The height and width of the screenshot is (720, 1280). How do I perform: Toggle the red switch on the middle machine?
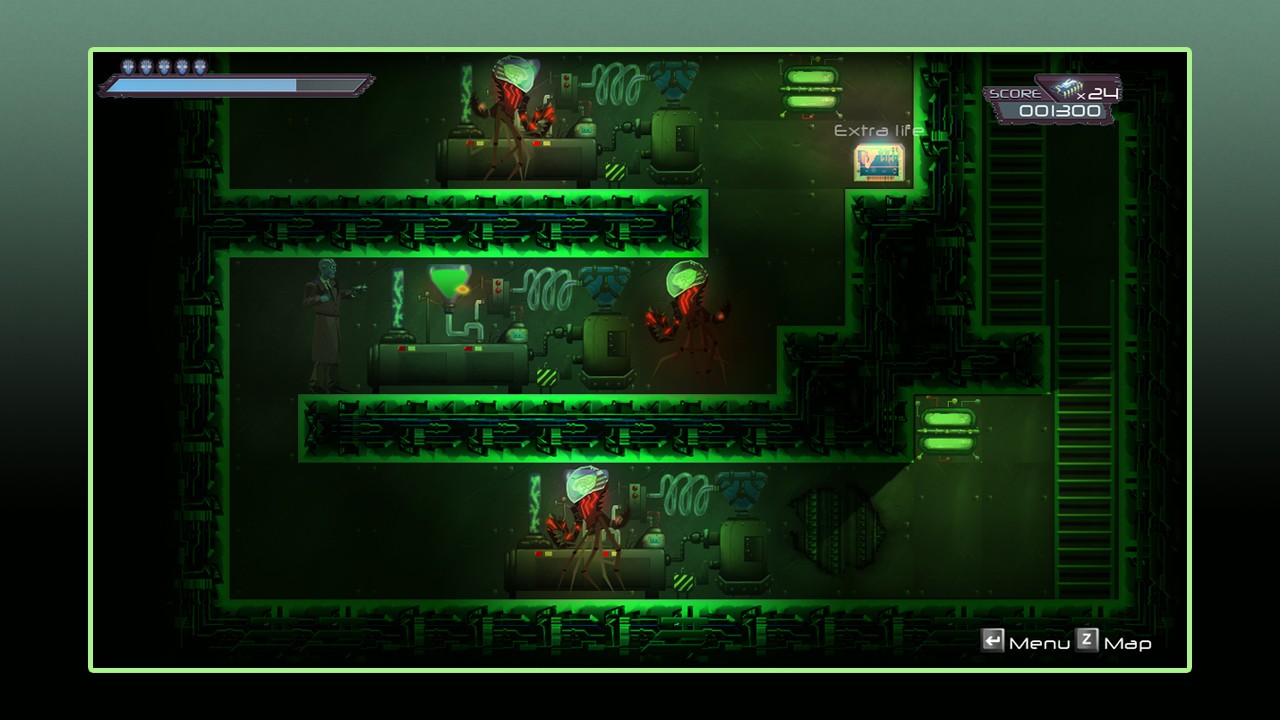coord(470,350)
